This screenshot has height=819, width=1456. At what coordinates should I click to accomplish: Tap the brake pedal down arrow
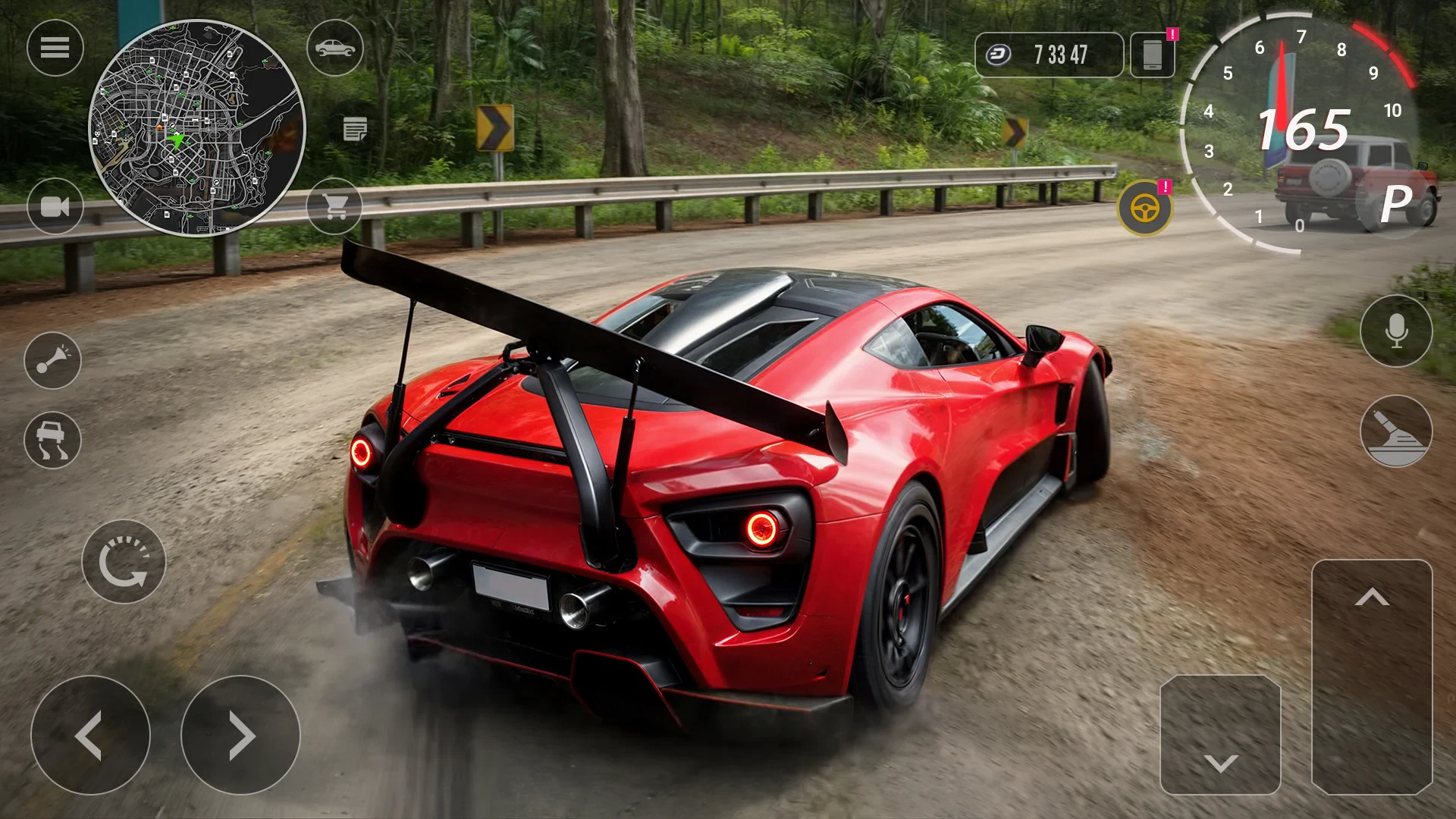(1220, 734)
